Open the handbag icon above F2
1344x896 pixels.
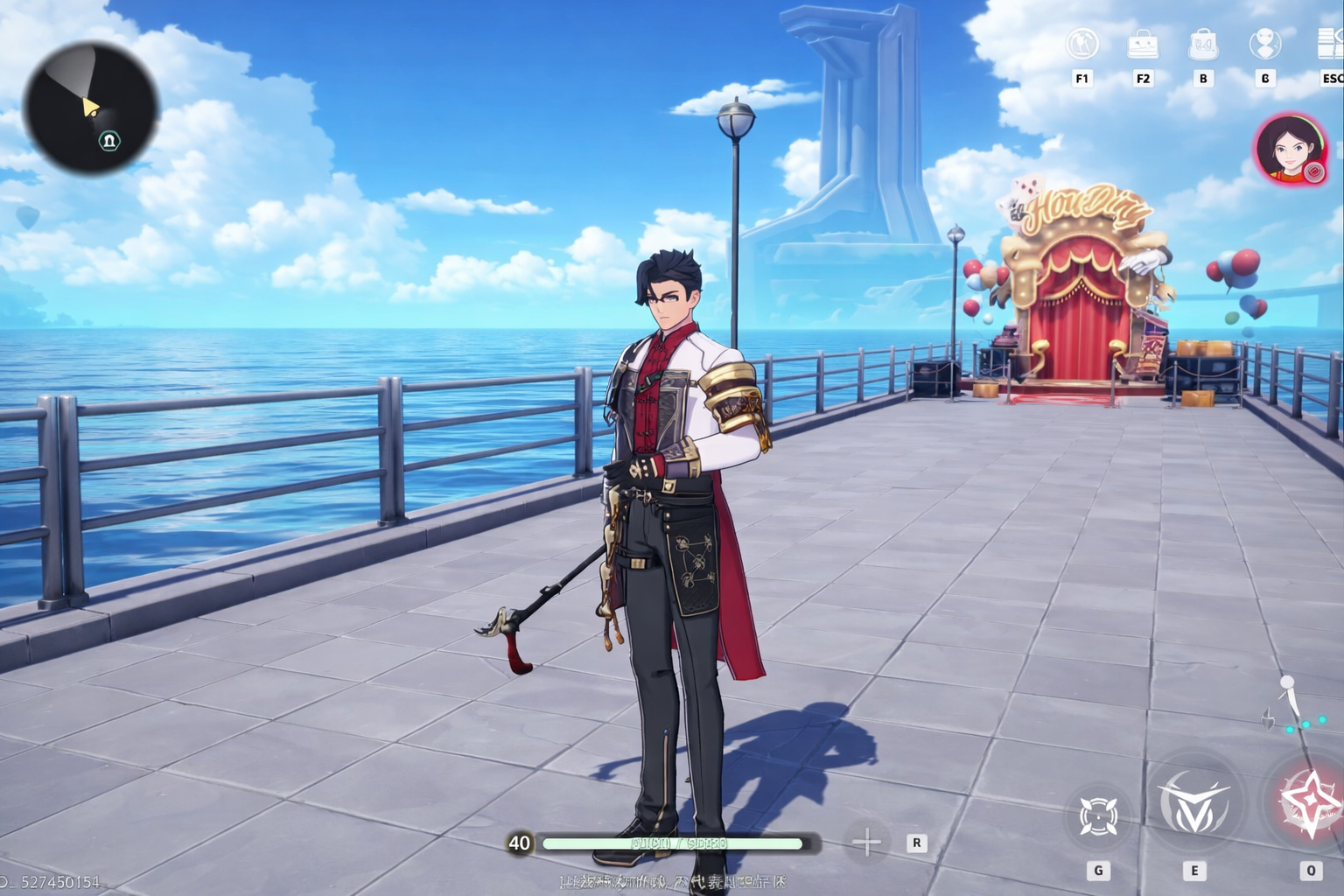pos(1143,44)
